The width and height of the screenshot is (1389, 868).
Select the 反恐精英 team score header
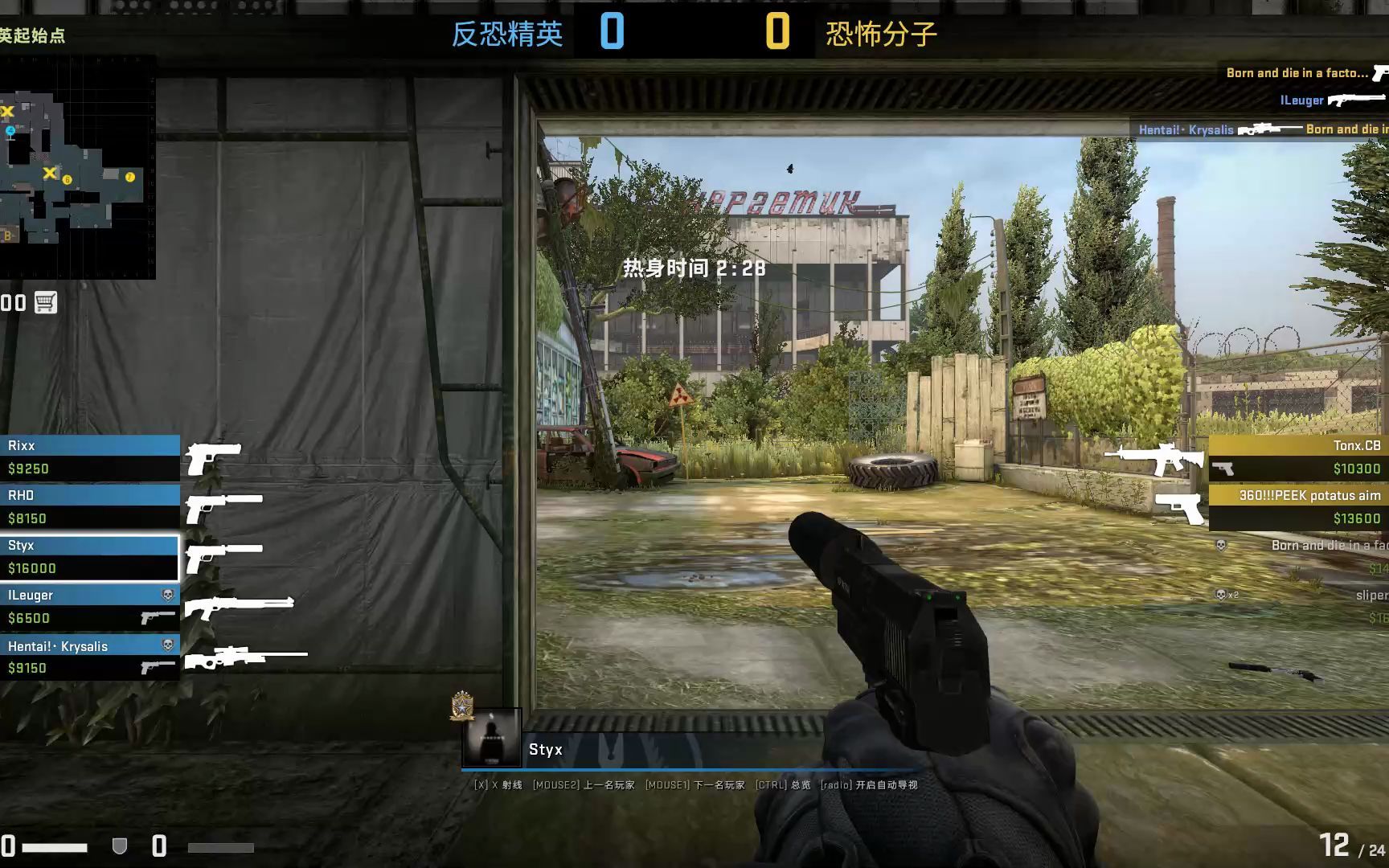click(x=506, y=34)
